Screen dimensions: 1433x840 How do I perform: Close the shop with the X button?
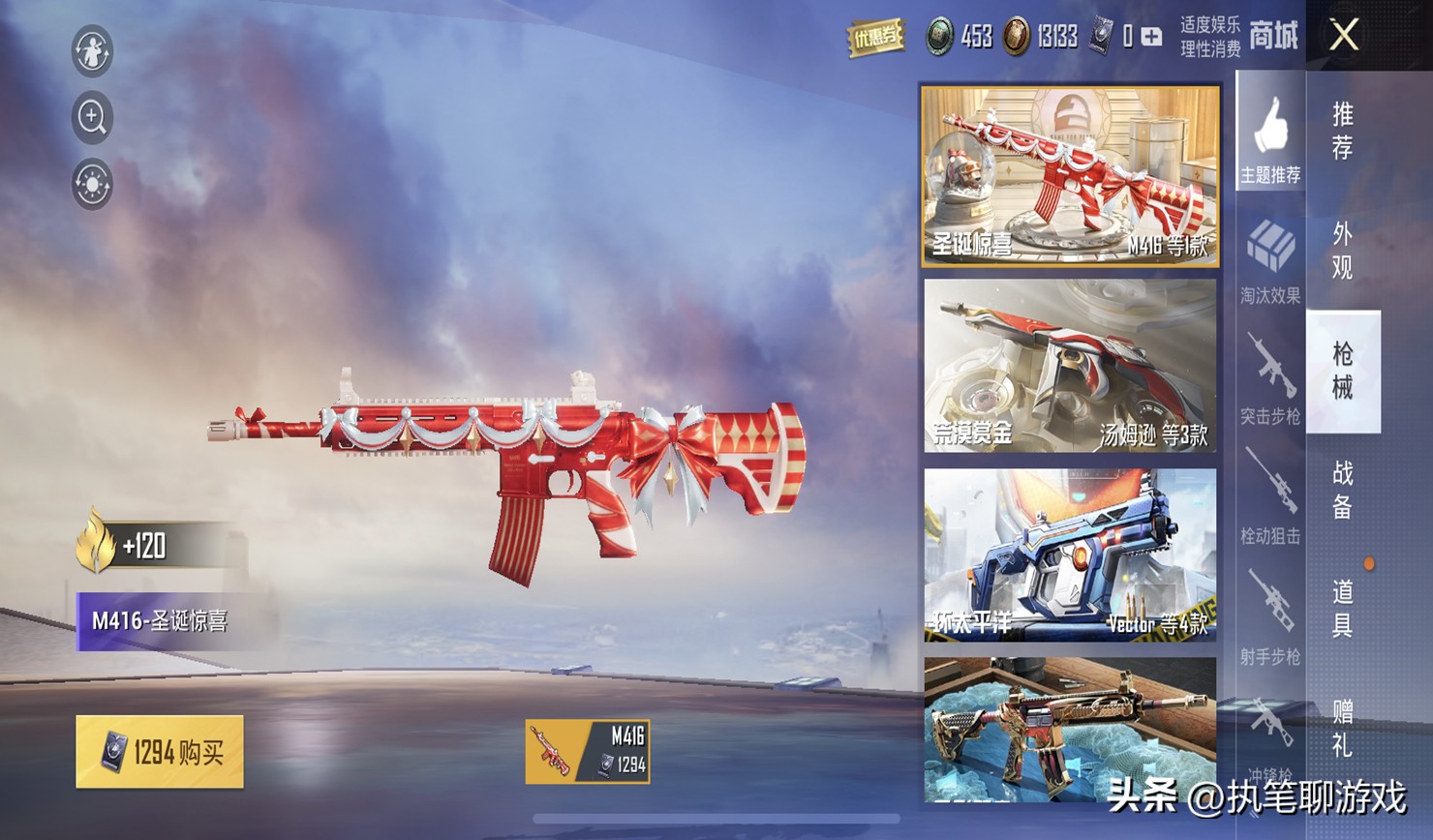[x=1344, y=36]
